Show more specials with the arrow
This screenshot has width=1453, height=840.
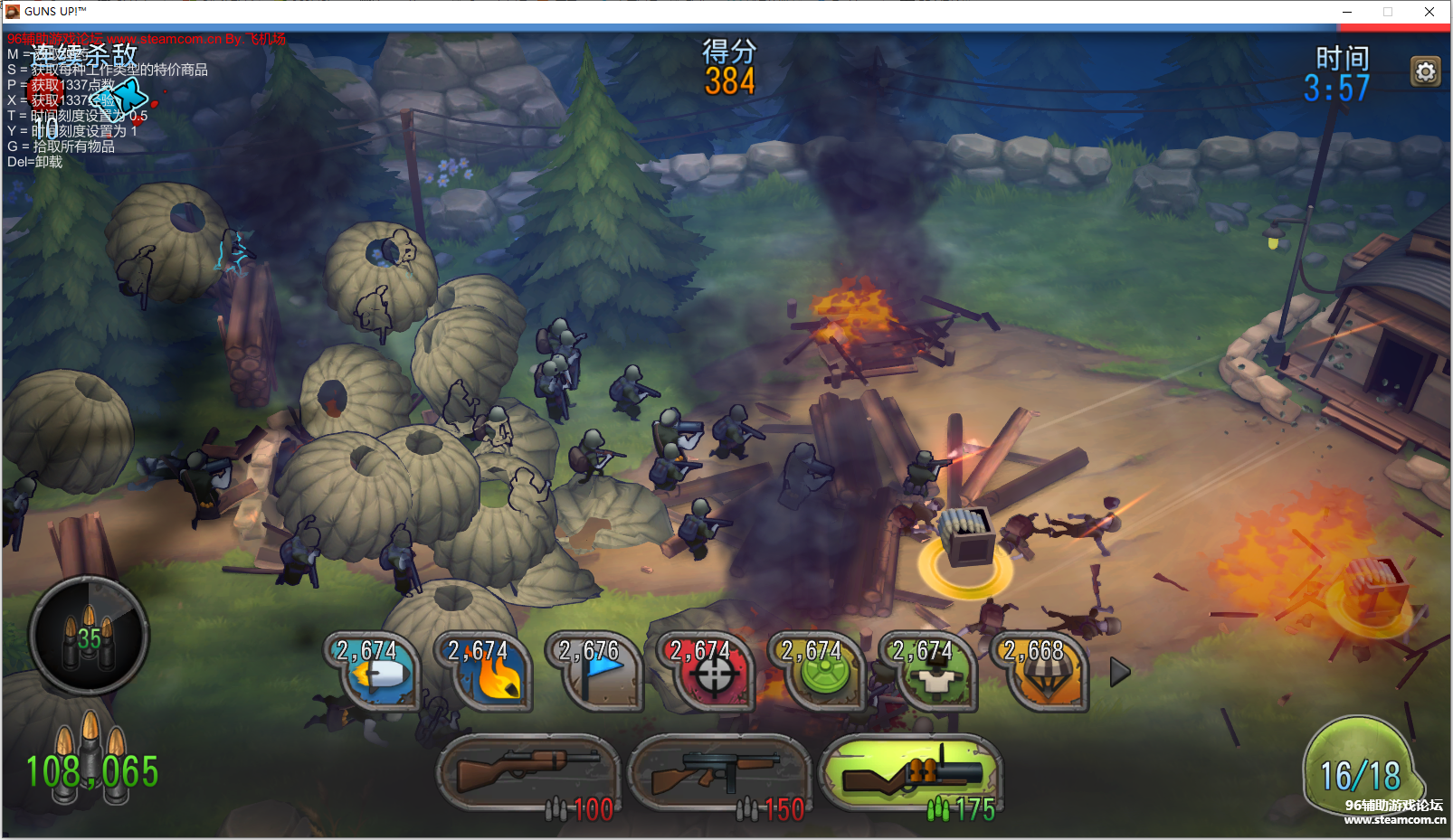point(1120,672)
